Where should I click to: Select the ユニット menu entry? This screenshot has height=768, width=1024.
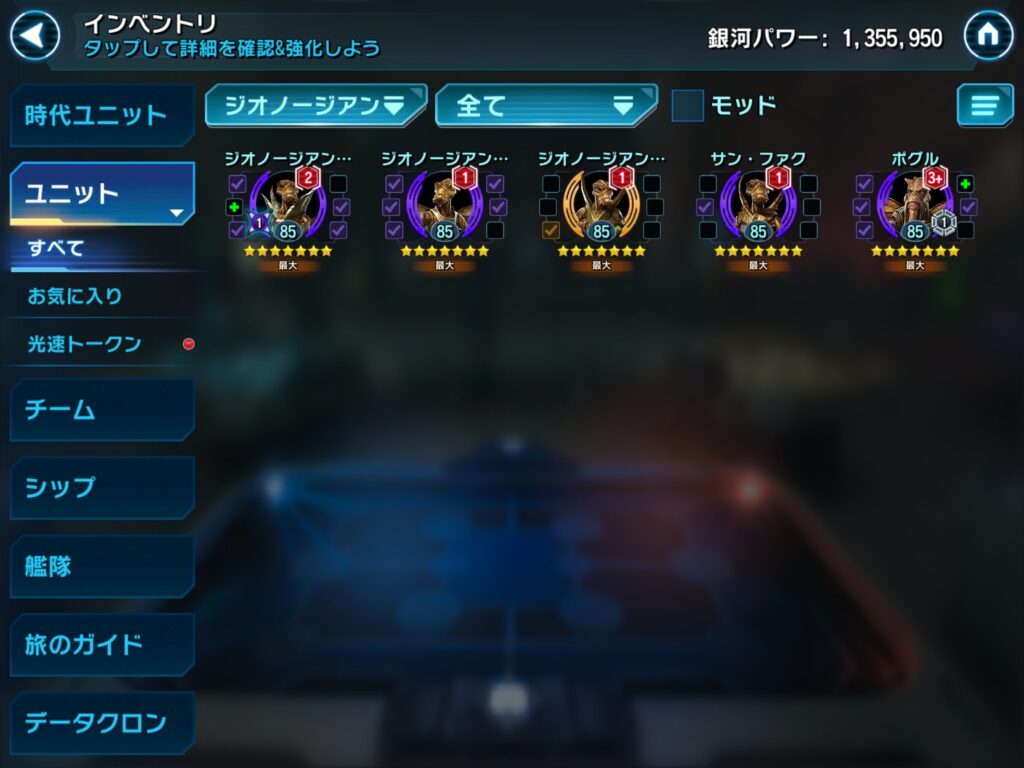click(x=101, y=193)
